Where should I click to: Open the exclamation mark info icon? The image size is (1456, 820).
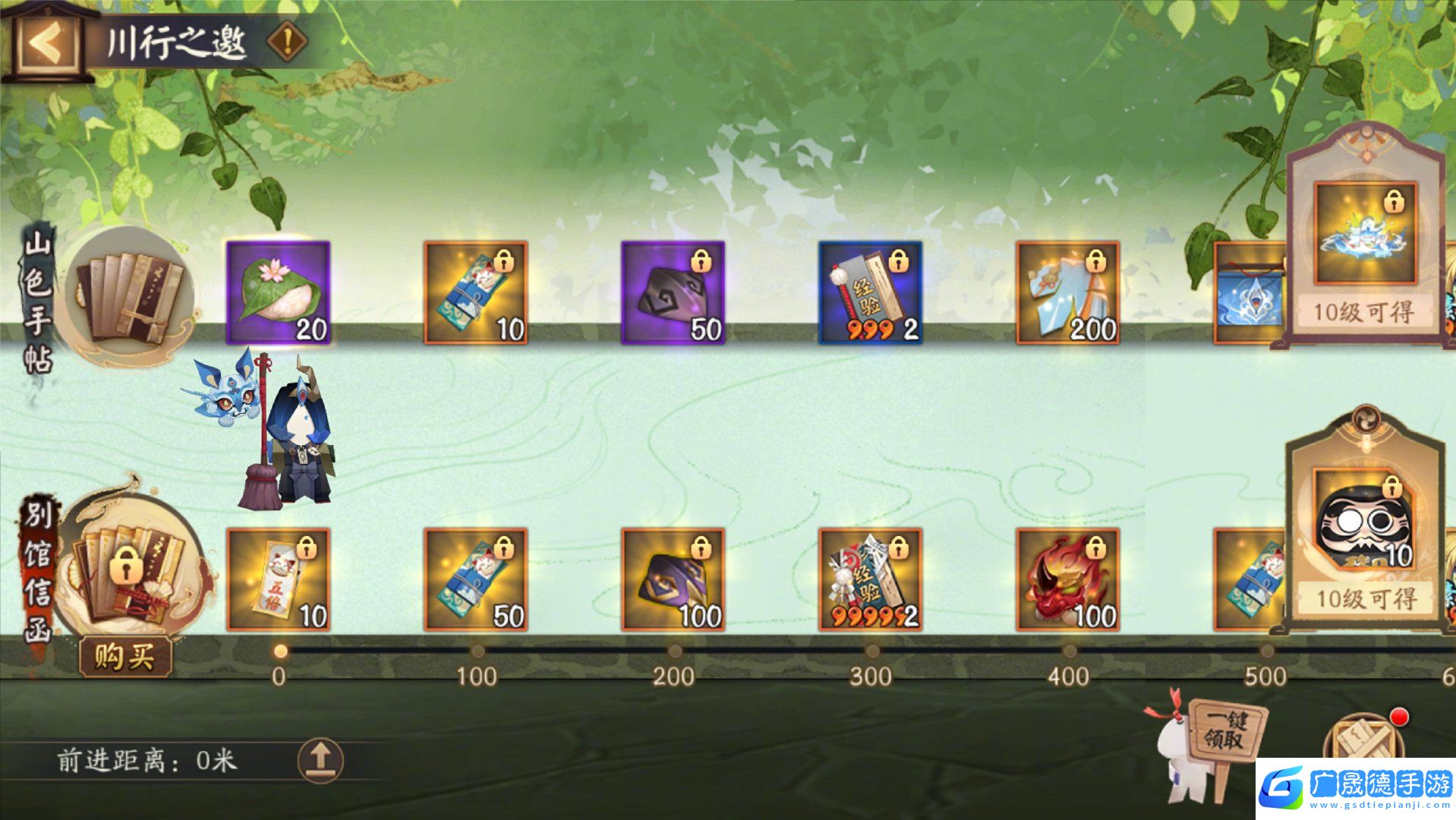tap(287, 41)
